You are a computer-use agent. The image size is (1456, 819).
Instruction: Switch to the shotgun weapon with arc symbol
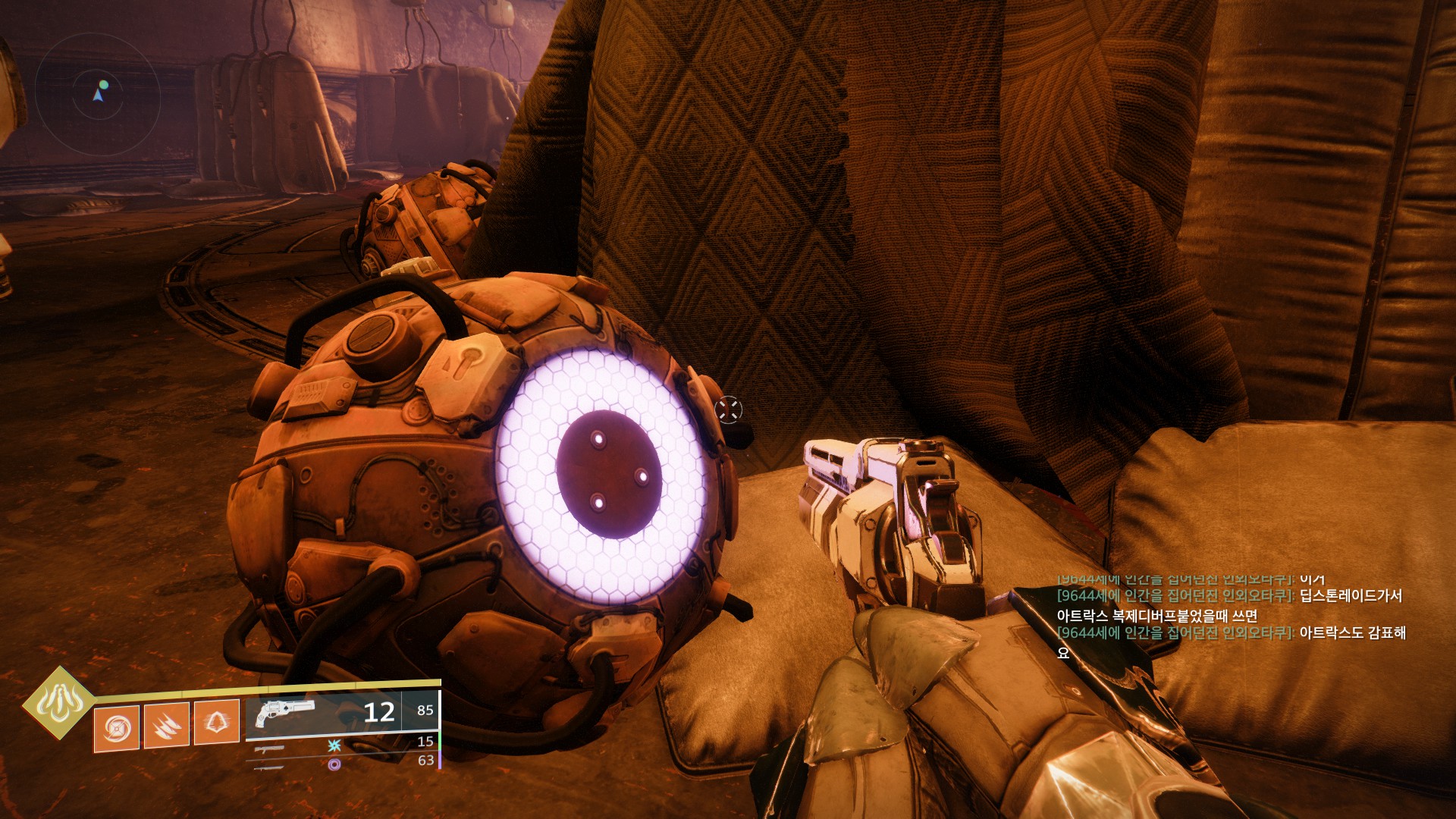[x=270, y=748]
